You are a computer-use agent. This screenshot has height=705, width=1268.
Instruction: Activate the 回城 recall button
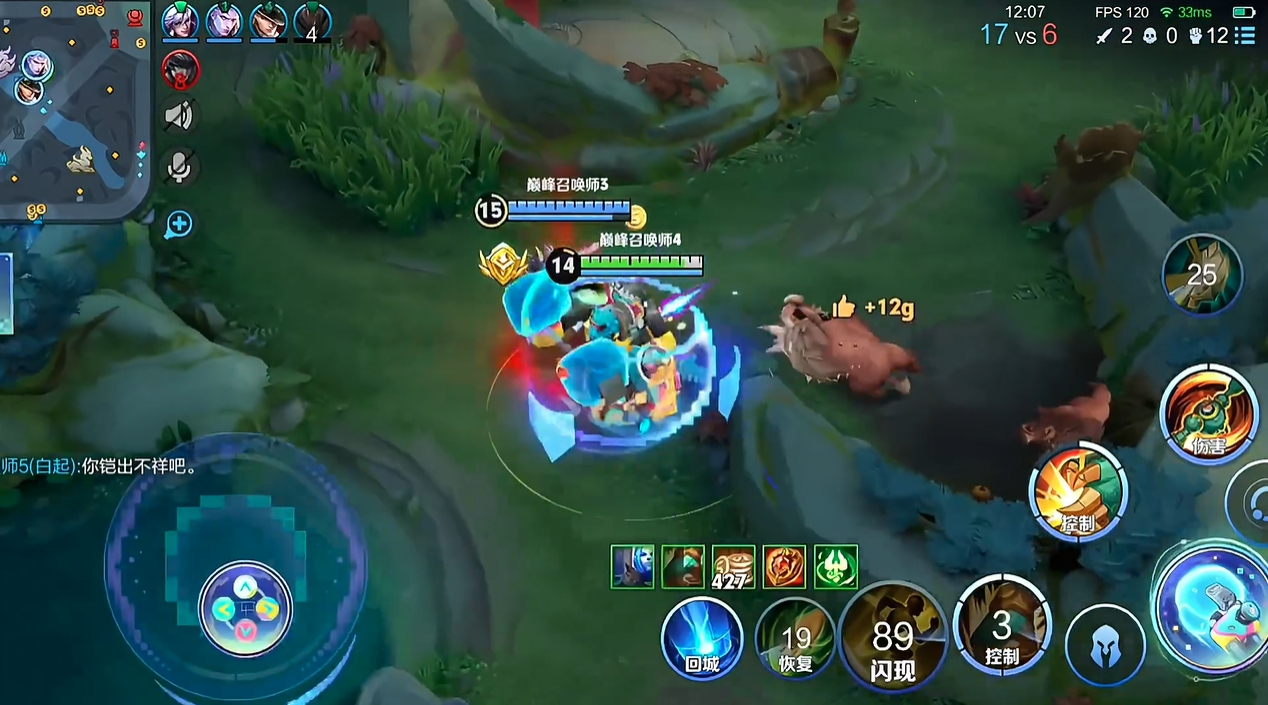point(702,638)
